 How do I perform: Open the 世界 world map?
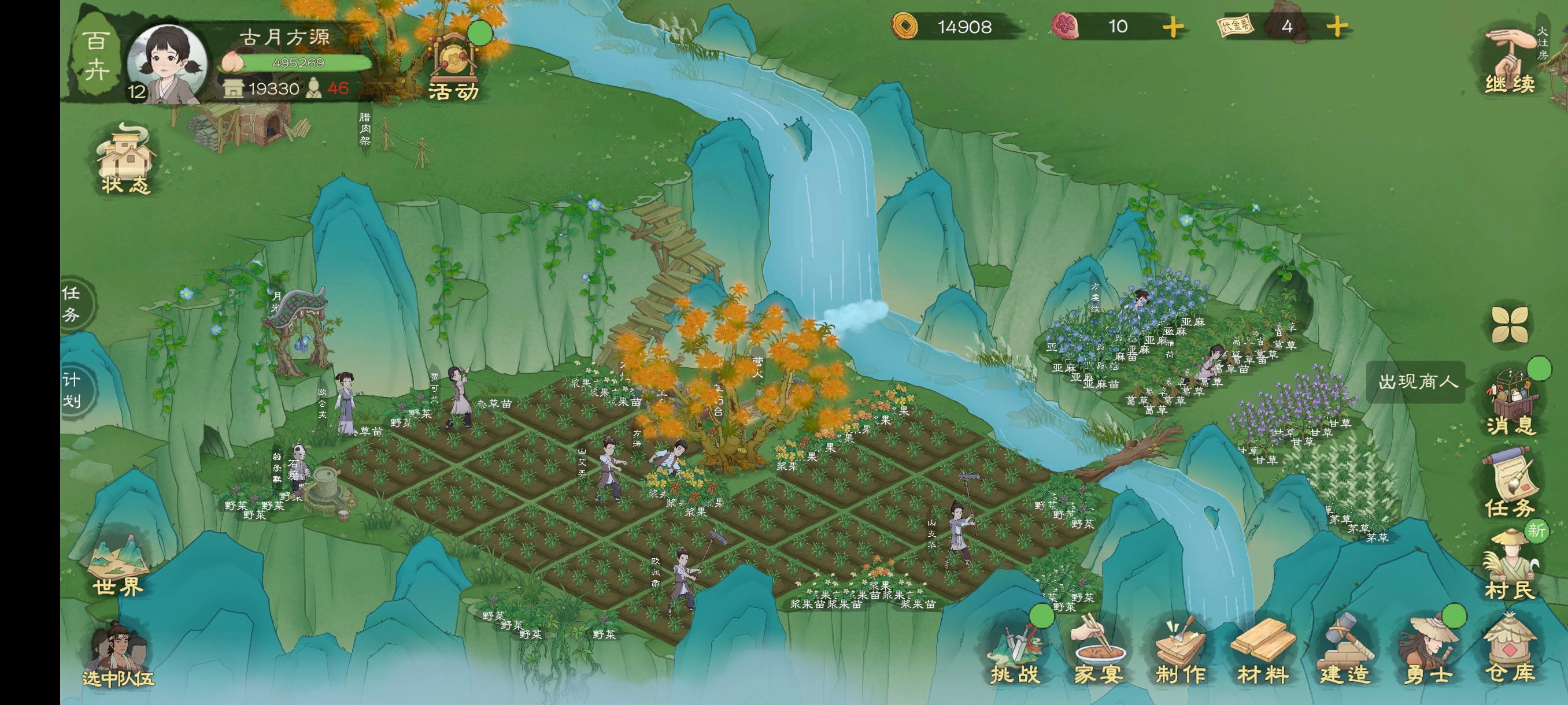117,566
